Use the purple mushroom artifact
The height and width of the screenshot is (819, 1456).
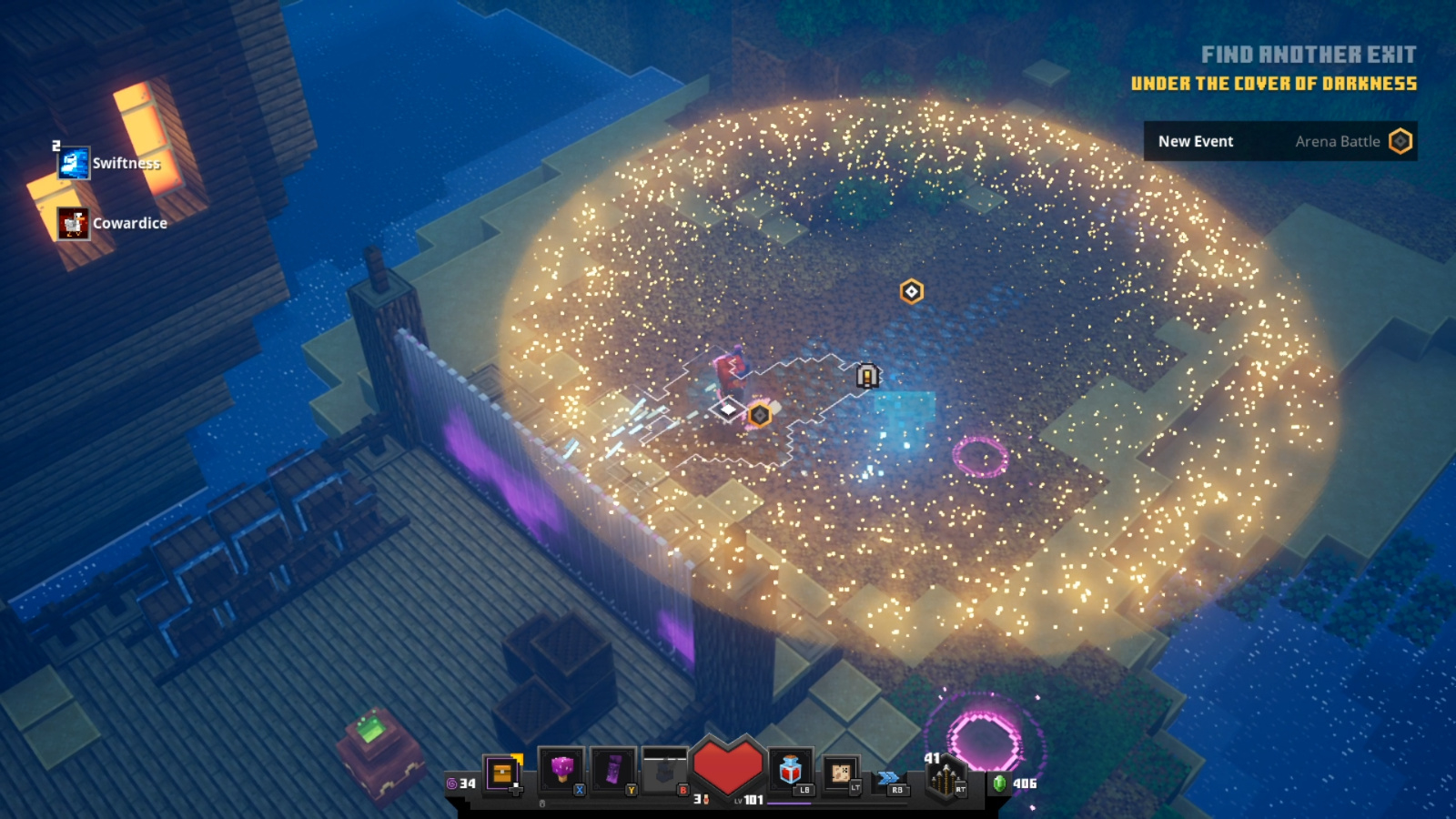(x=561, y=770)
